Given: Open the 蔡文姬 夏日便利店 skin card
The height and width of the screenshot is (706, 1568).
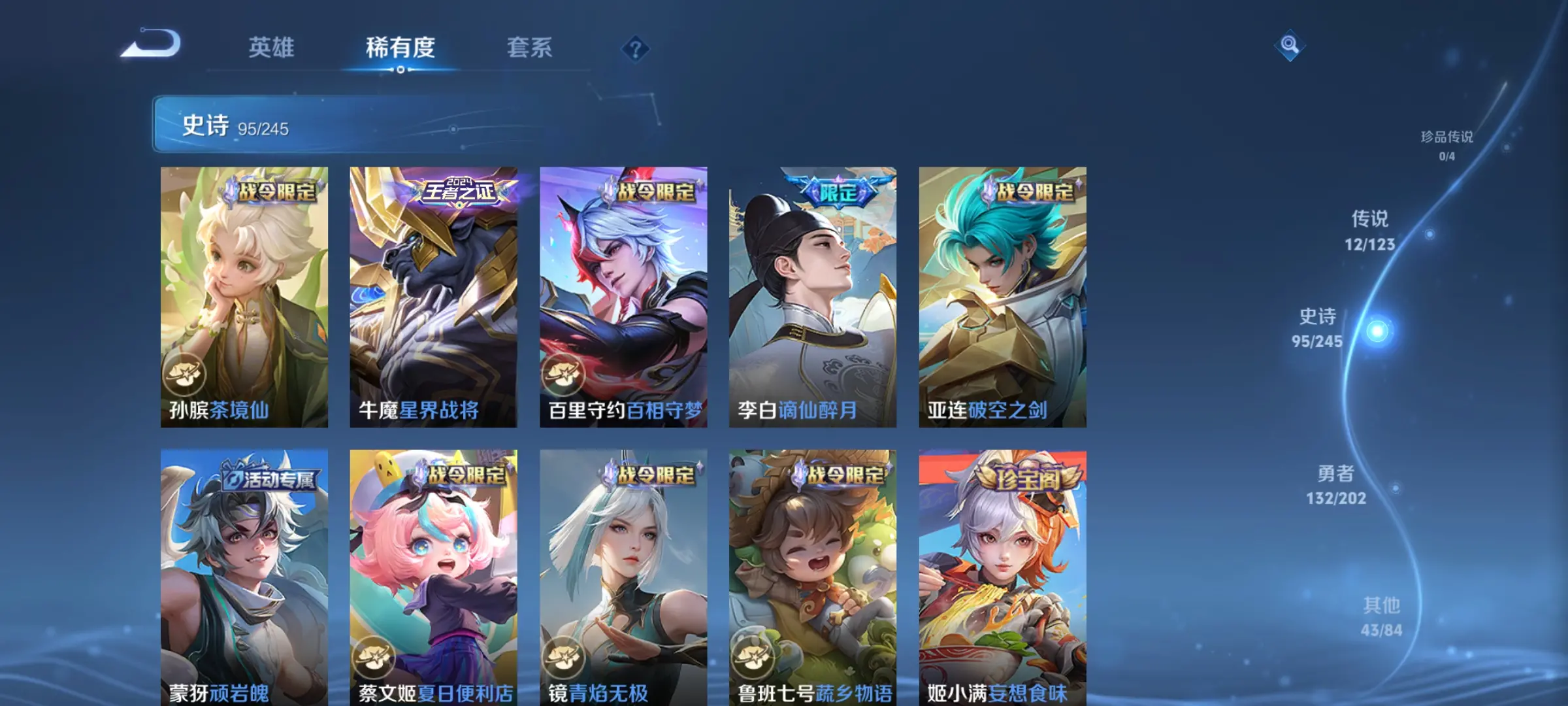Looking at the screenshot, I should pyautogui.click(x=433, y=577).
